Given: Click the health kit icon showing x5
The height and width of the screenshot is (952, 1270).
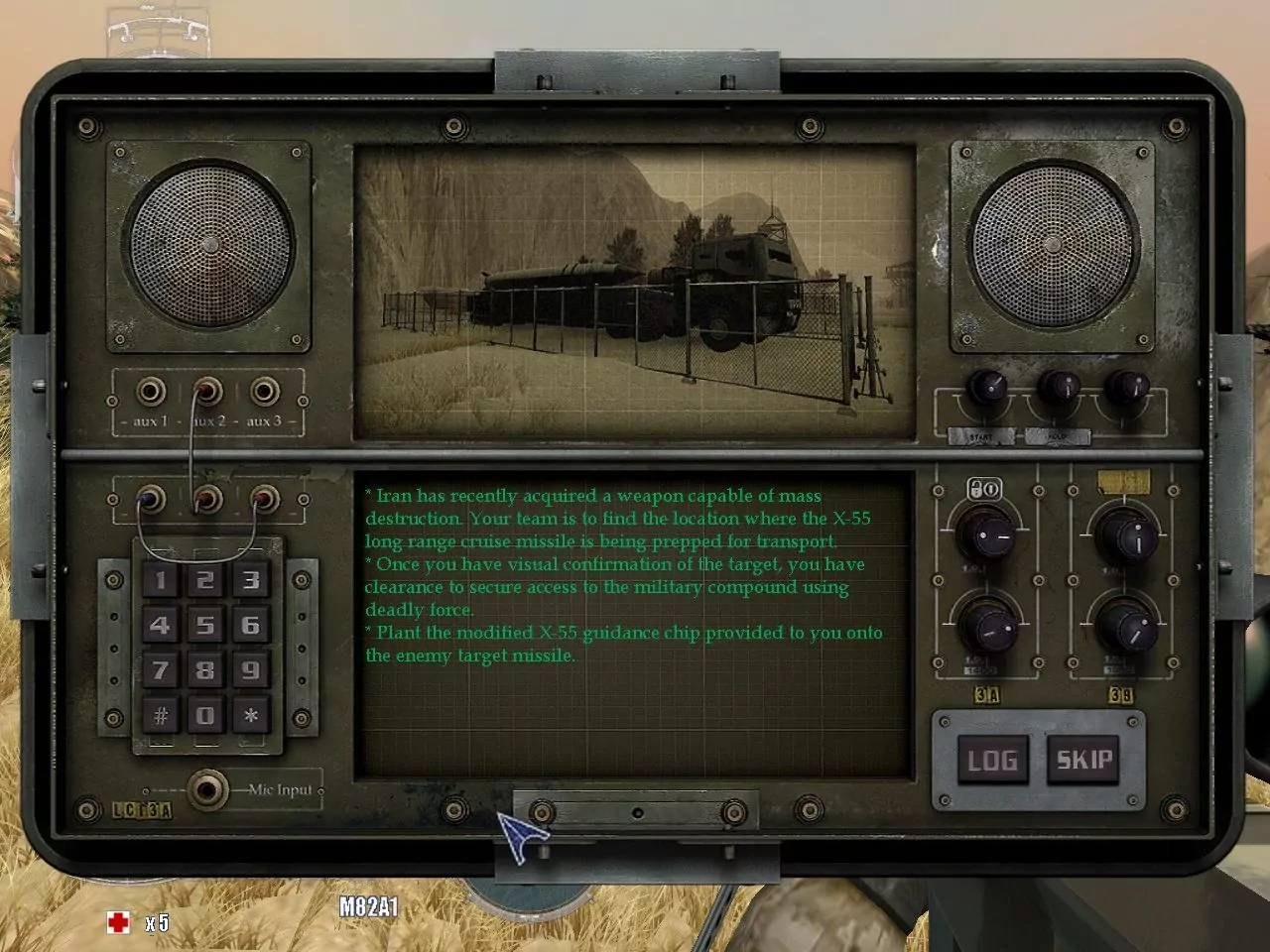Looking at the screenshot, I should point(119,922).
